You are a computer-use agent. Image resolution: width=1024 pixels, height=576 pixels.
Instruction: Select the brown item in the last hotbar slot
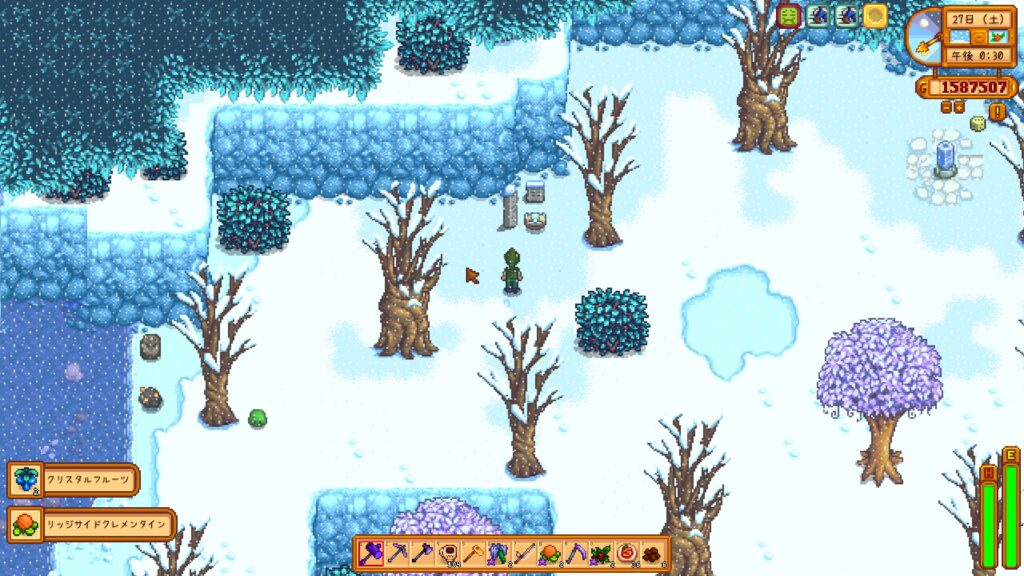[653, 552]
